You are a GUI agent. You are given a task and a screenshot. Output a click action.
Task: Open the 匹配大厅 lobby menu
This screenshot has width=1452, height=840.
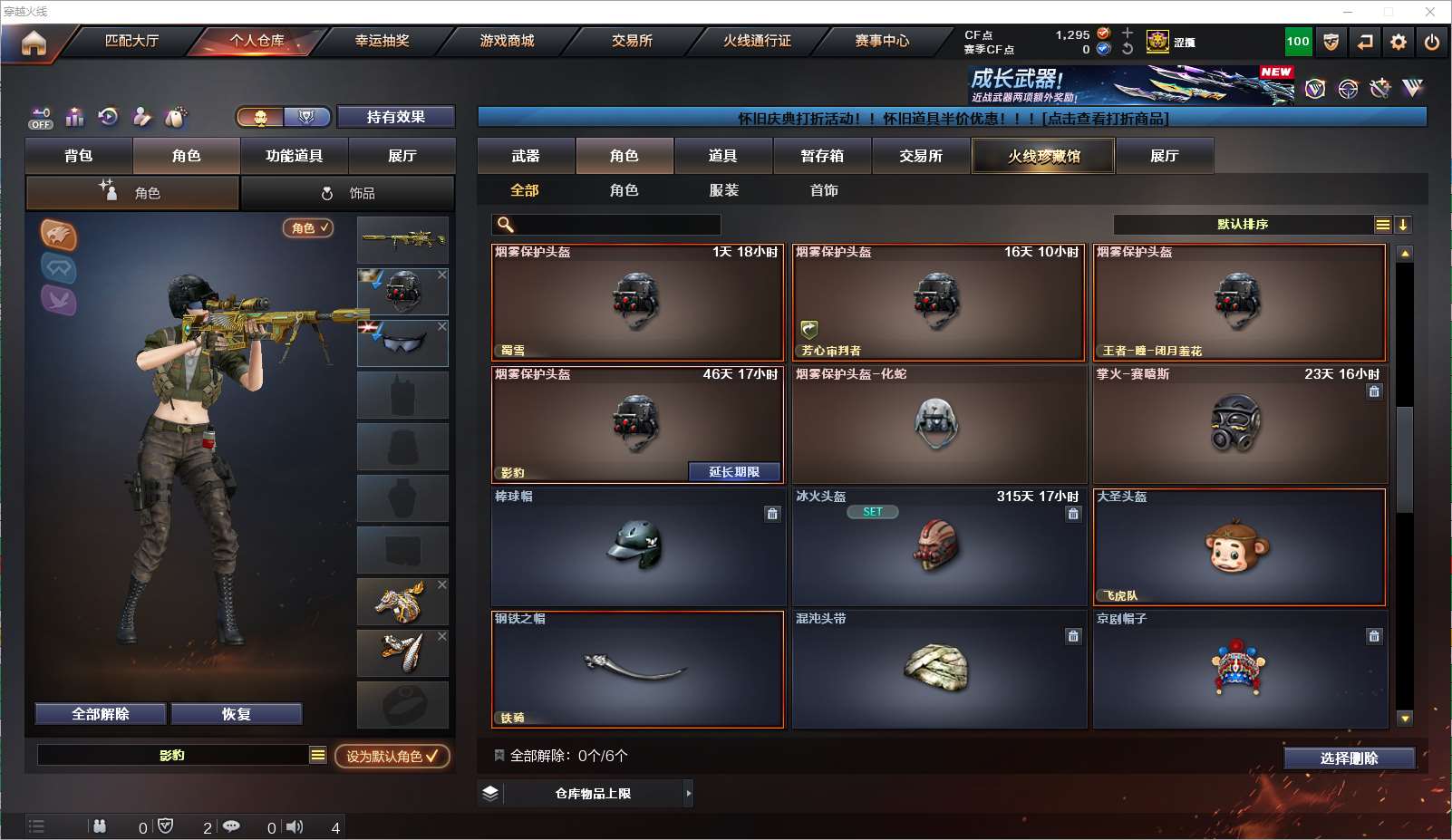132,41
